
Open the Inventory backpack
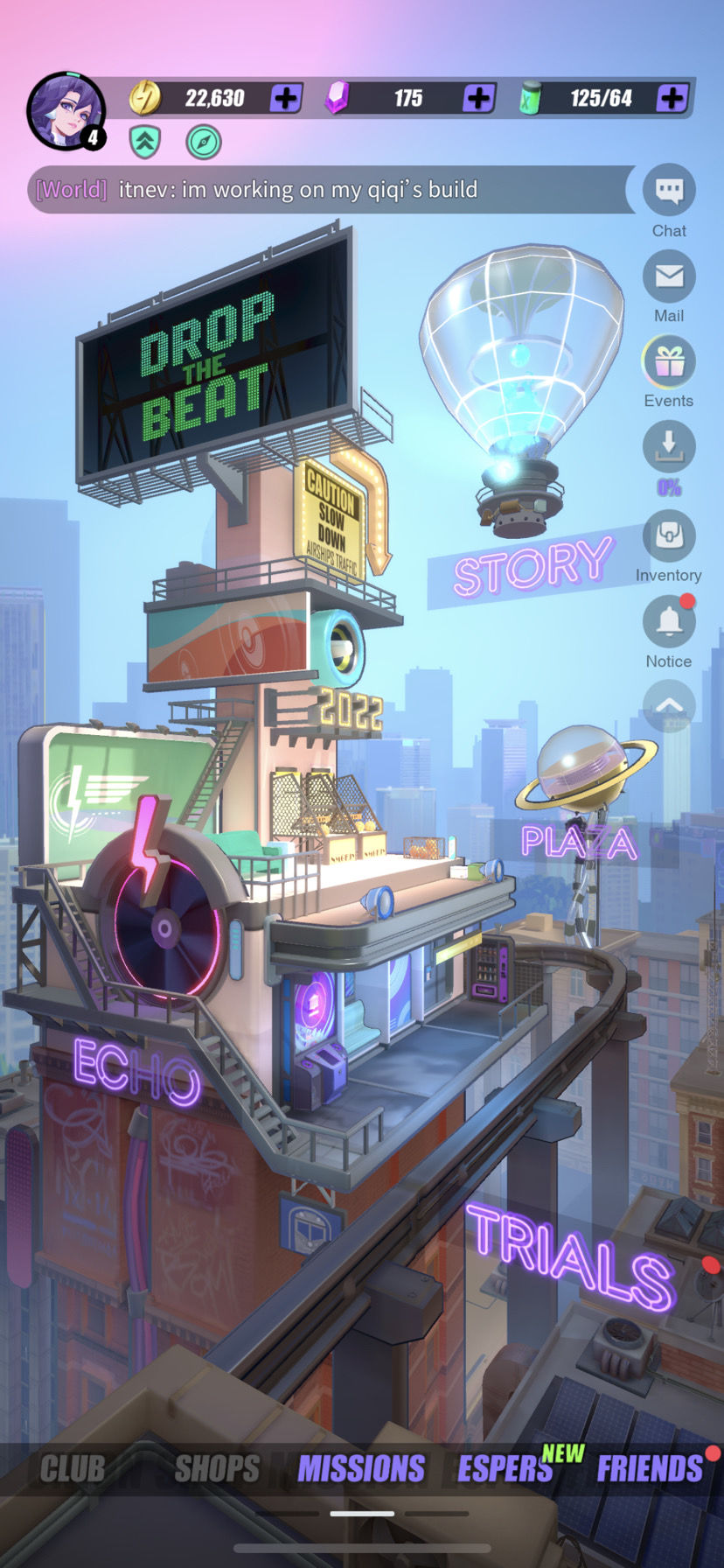pos(669,535)
